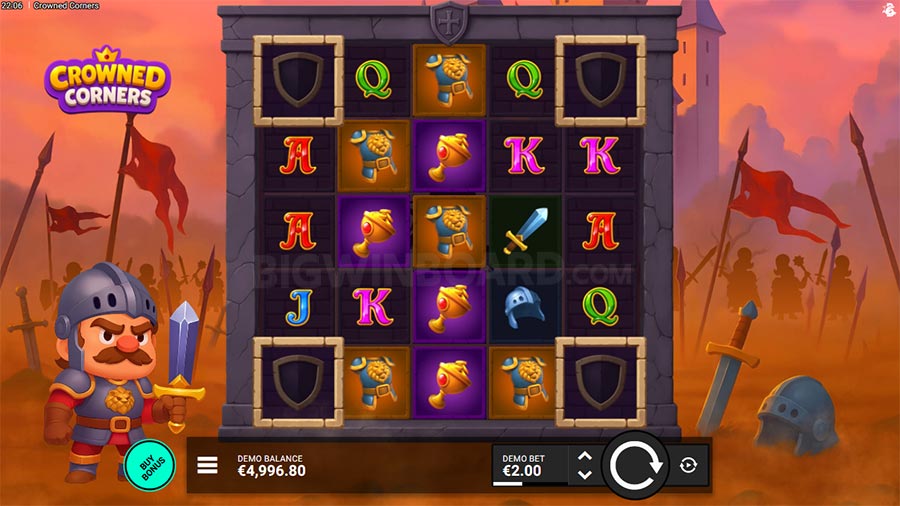
Task: Increase the demo bet with up arrow
Action: click(585, 456)
